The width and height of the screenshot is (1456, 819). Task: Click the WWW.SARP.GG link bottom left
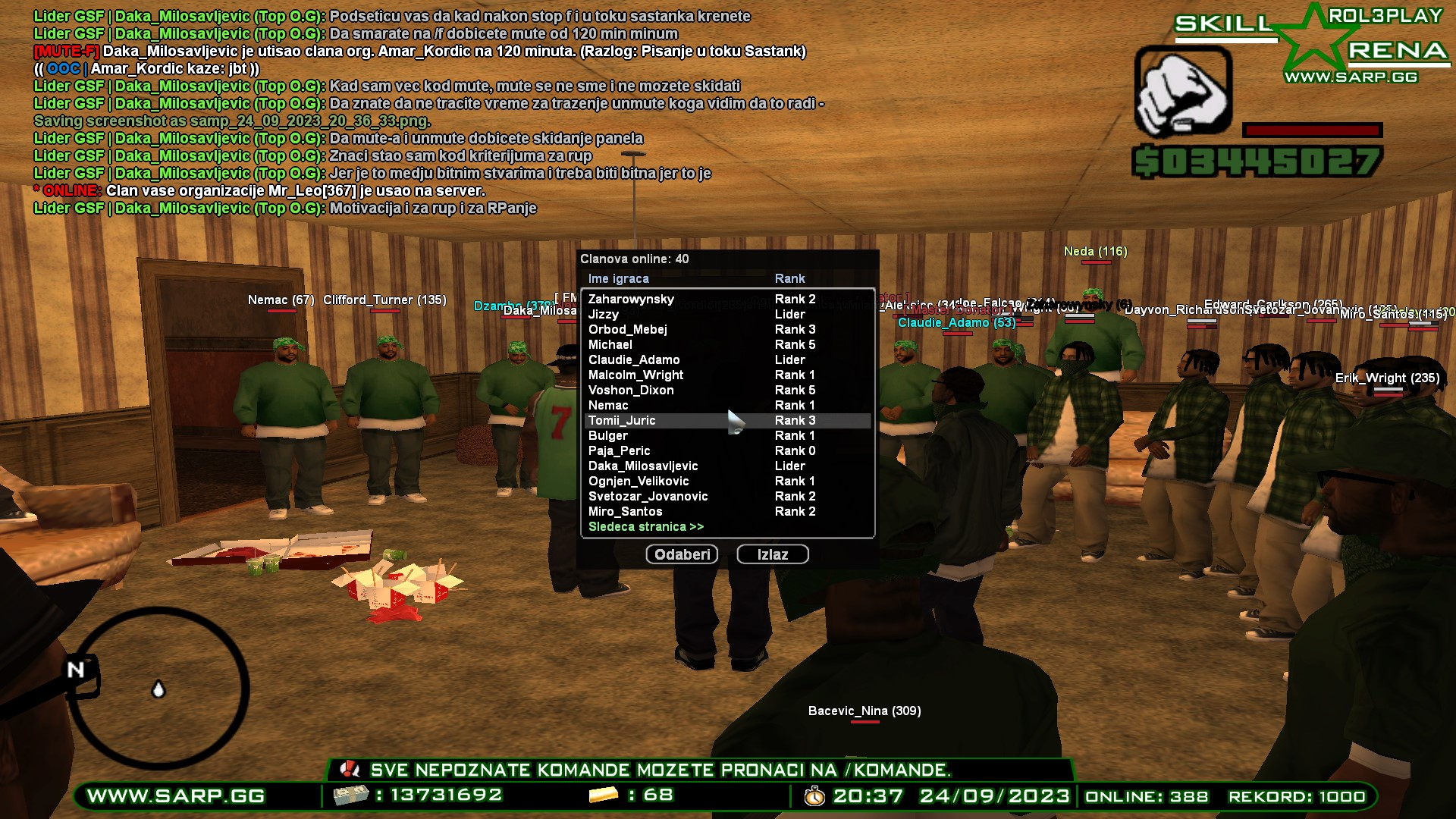coord(175,795)
